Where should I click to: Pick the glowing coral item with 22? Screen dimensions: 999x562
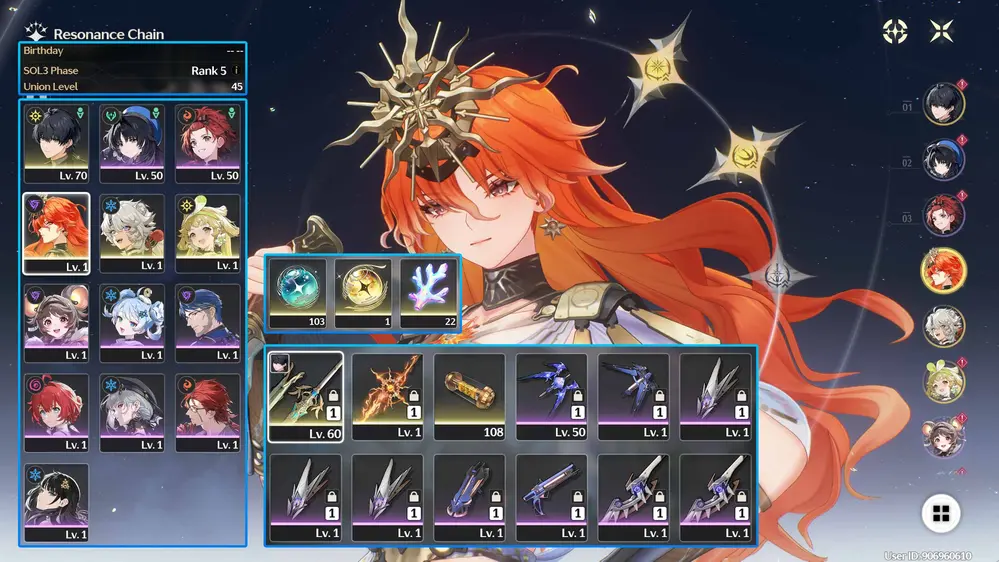pyautogui.click(x=428, y=292)
